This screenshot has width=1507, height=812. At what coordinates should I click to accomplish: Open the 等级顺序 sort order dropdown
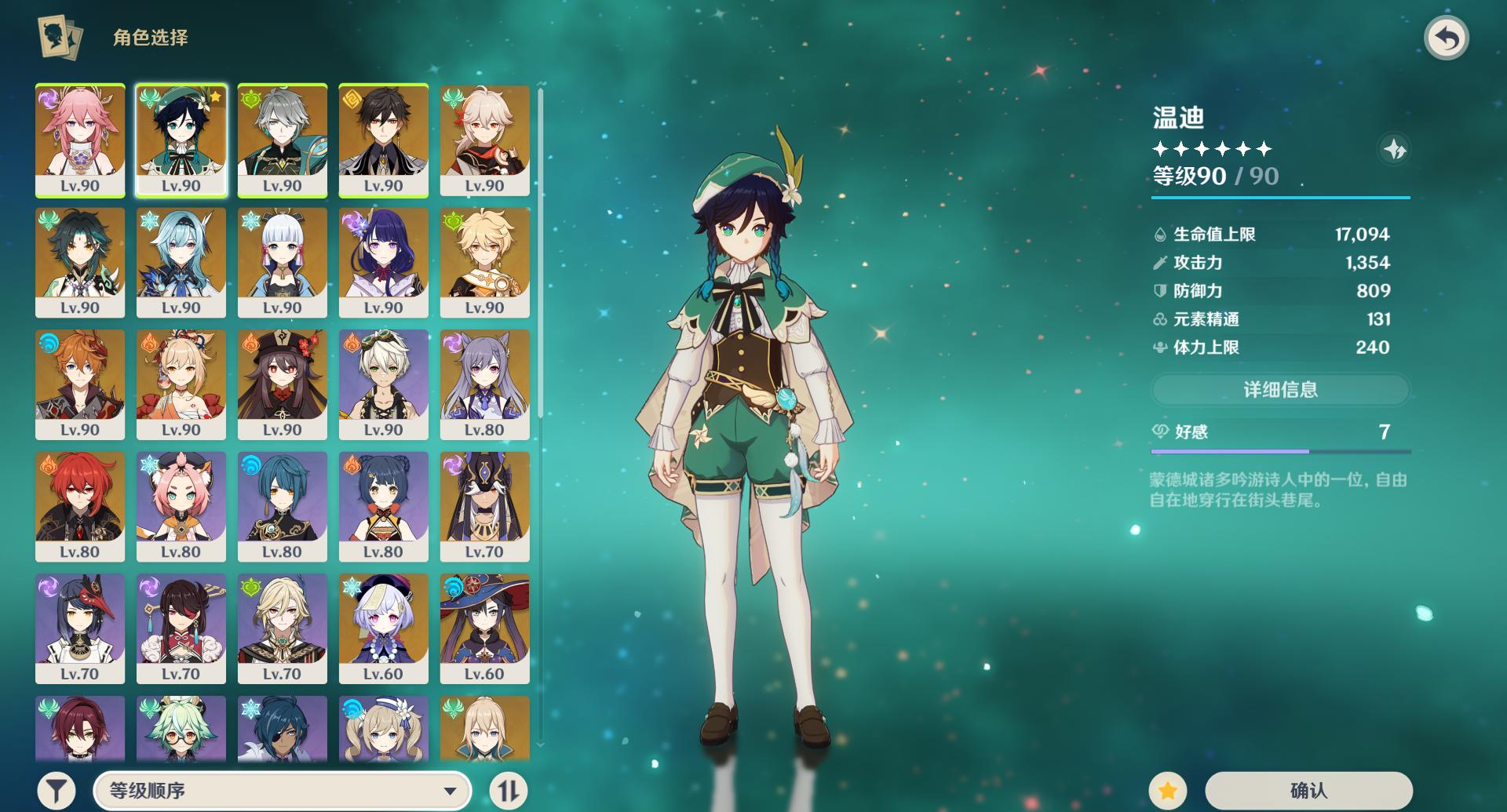click(283, 790)
